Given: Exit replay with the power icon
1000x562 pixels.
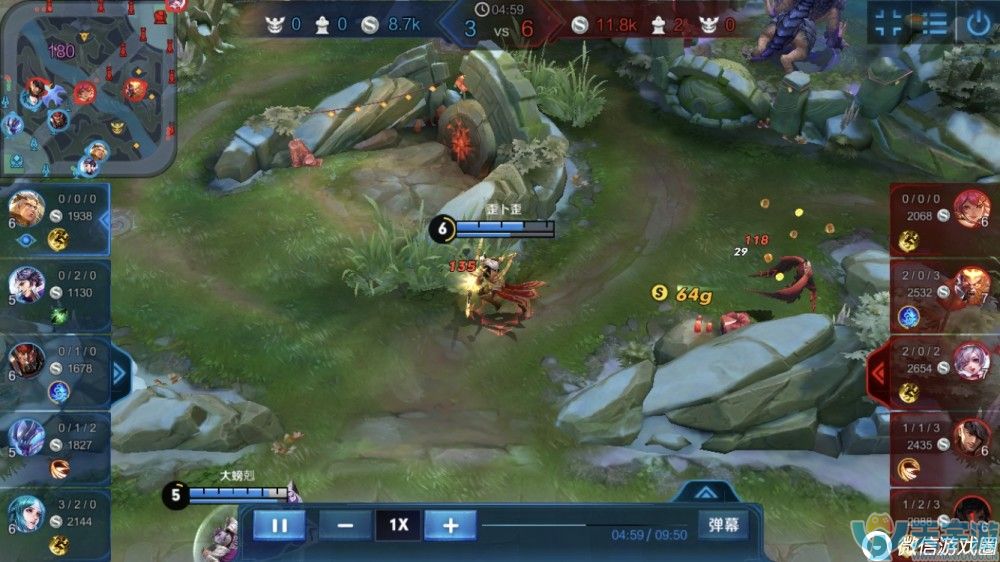Looking at the screenshot, I should pos(979,23).
